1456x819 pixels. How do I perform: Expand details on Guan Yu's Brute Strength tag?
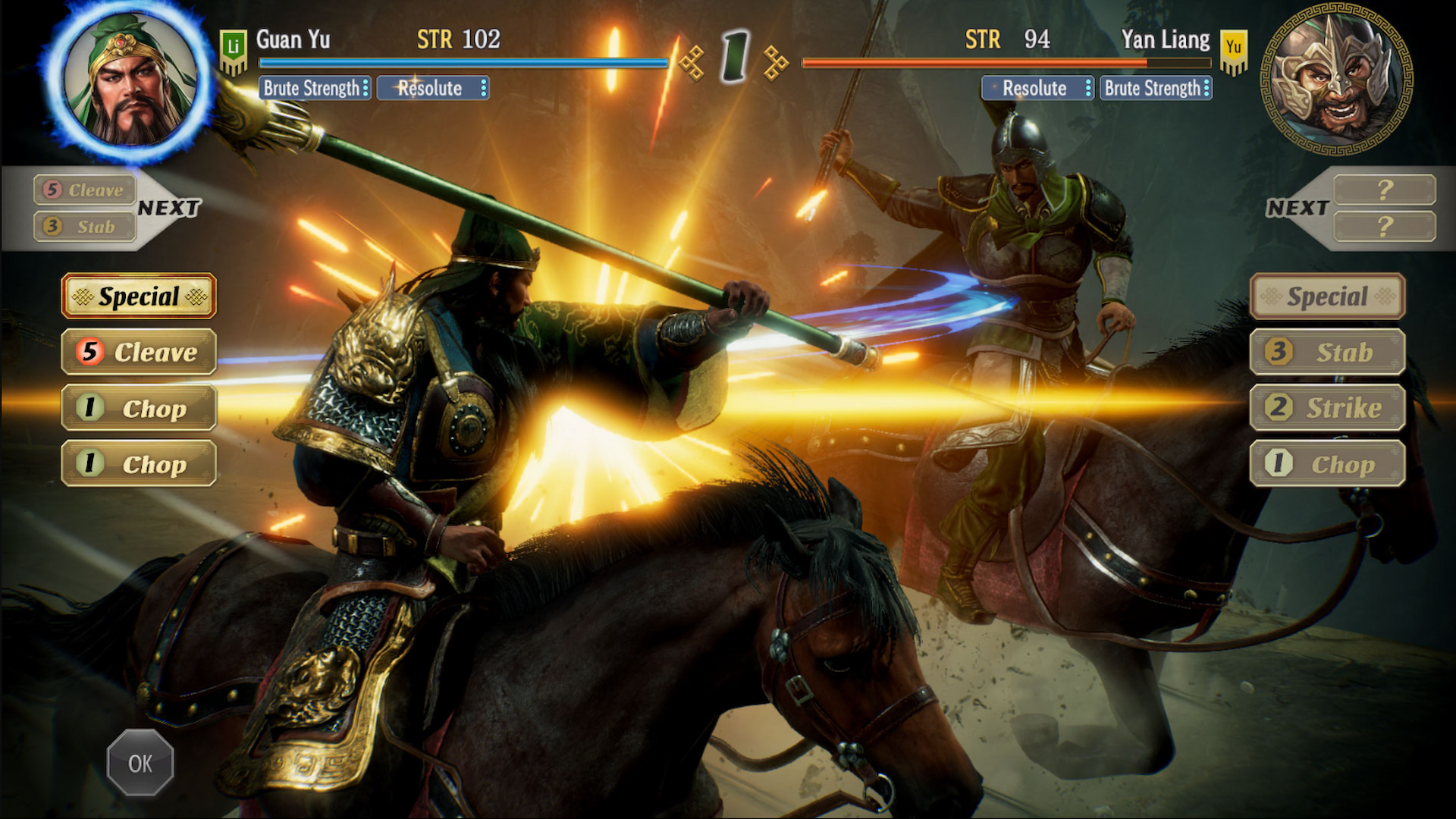click(x=366, y=89)
